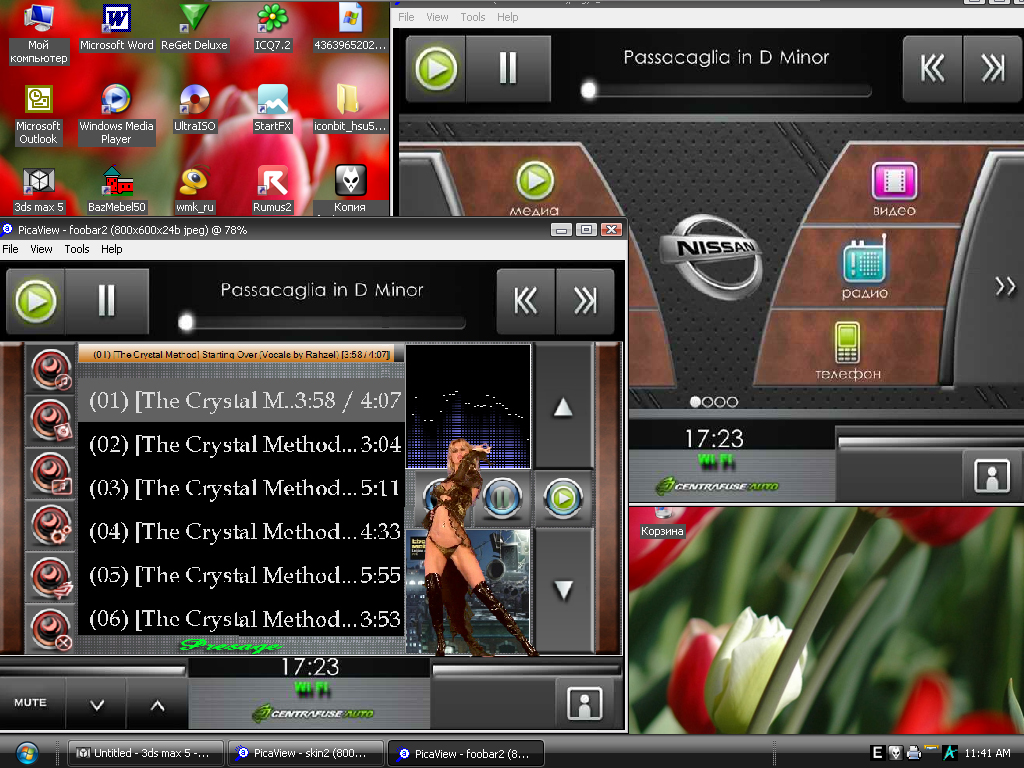Go to previous track in foobar2 window
This screenshot has height=768, width=1024.
(526, 301)
